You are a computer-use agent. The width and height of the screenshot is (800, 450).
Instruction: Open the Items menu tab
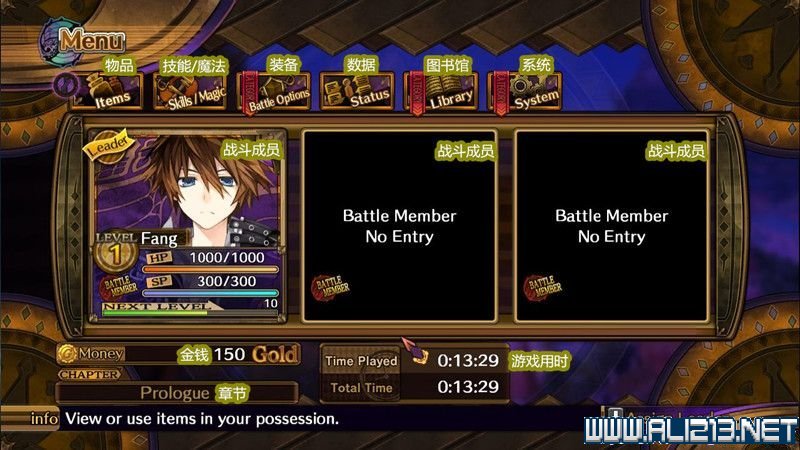[x=108, y=93]
